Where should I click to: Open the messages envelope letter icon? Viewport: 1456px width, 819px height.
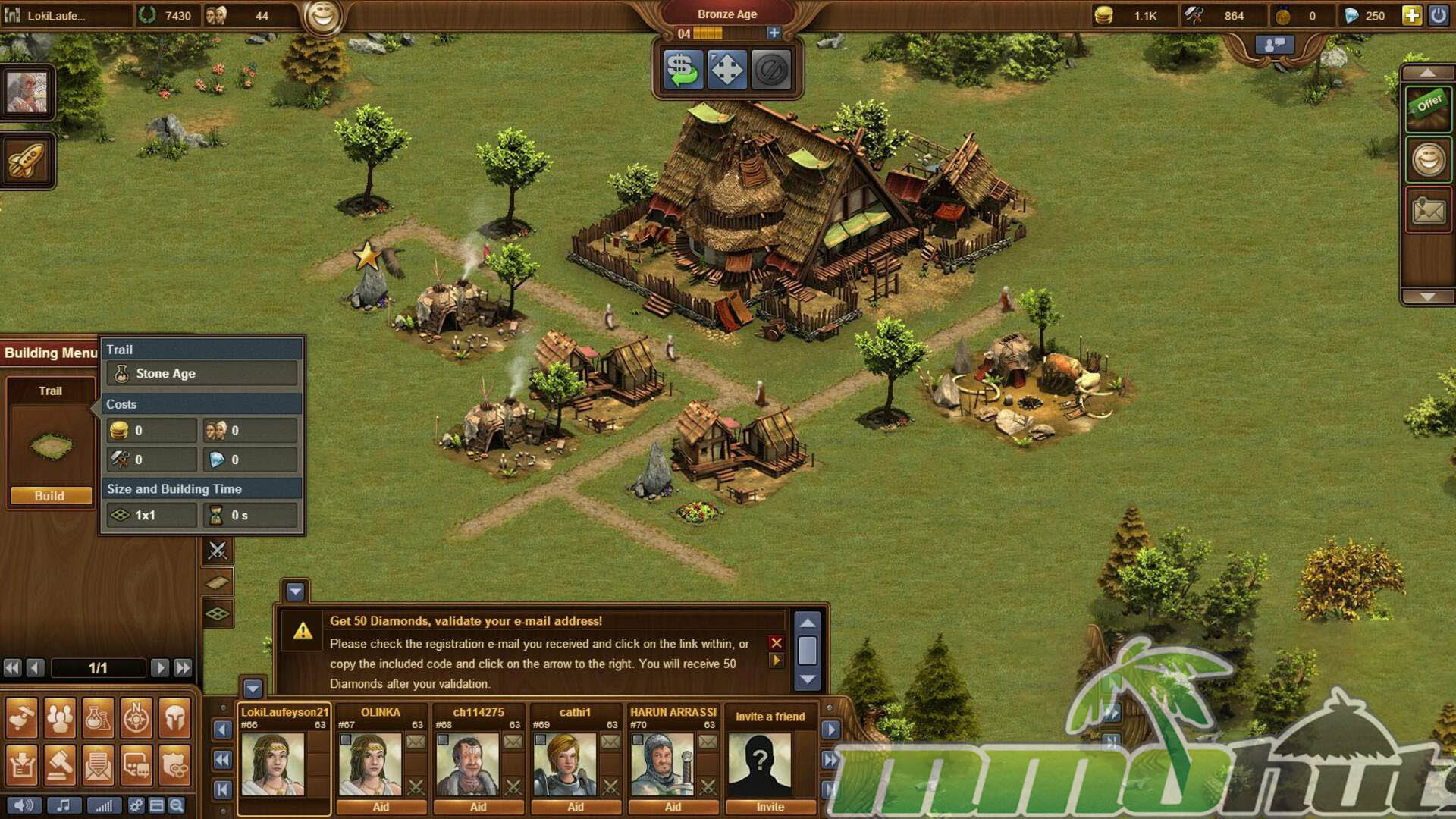(x=98, y=766)
